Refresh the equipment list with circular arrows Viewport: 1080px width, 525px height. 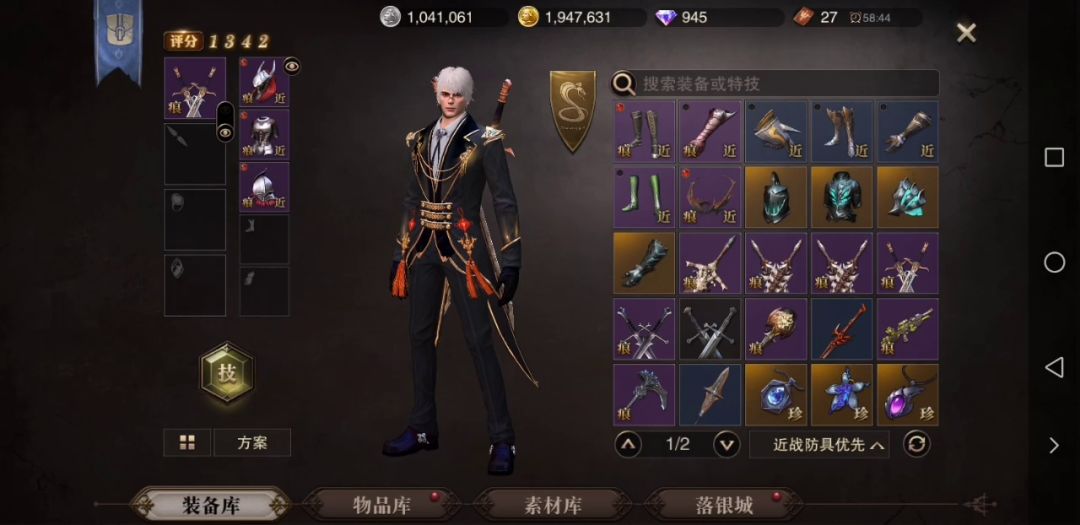pyautogui.click(x=916, y=444)
